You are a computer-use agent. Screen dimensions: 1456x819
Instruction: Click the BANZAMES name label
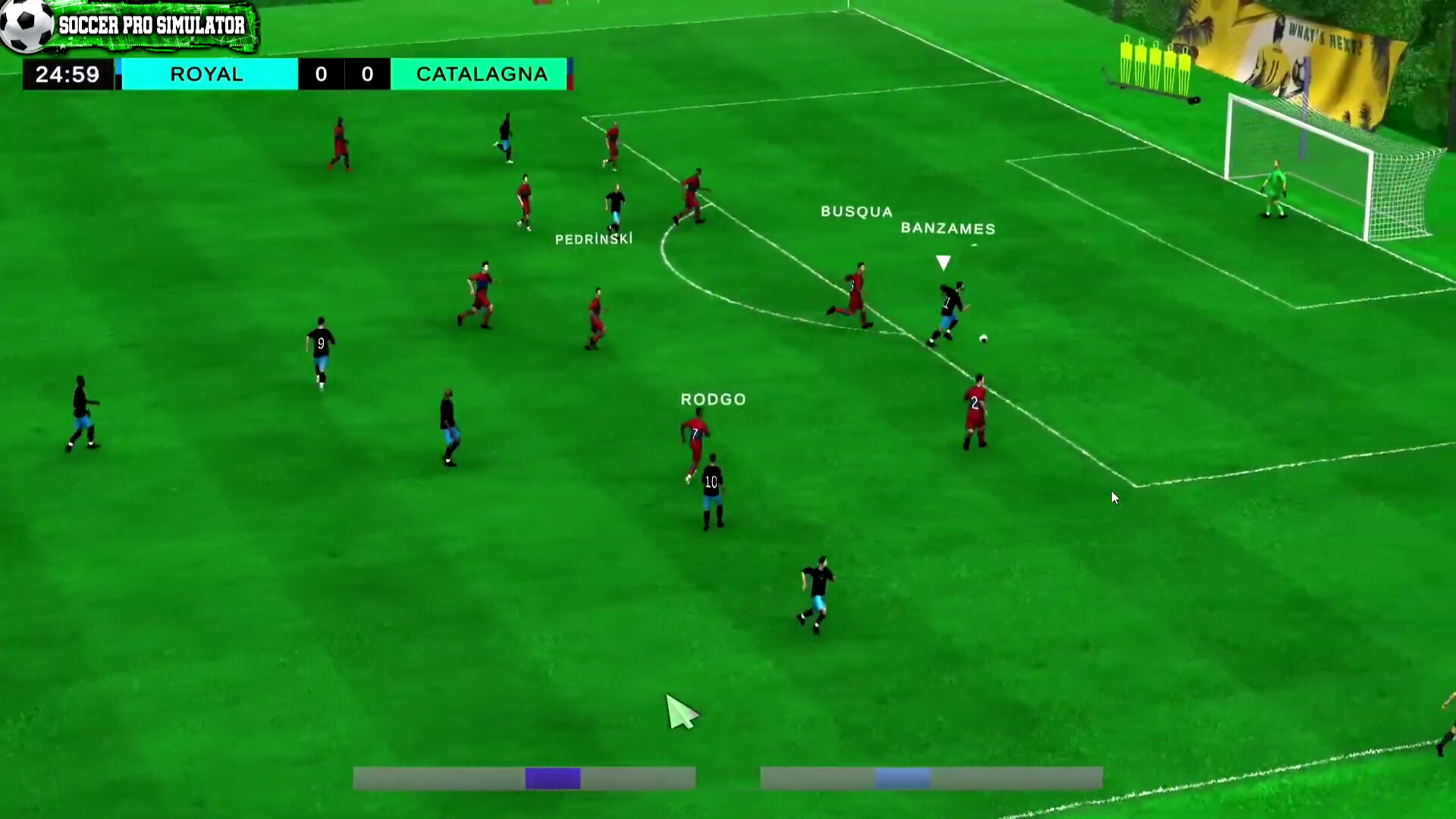(948, 229)
